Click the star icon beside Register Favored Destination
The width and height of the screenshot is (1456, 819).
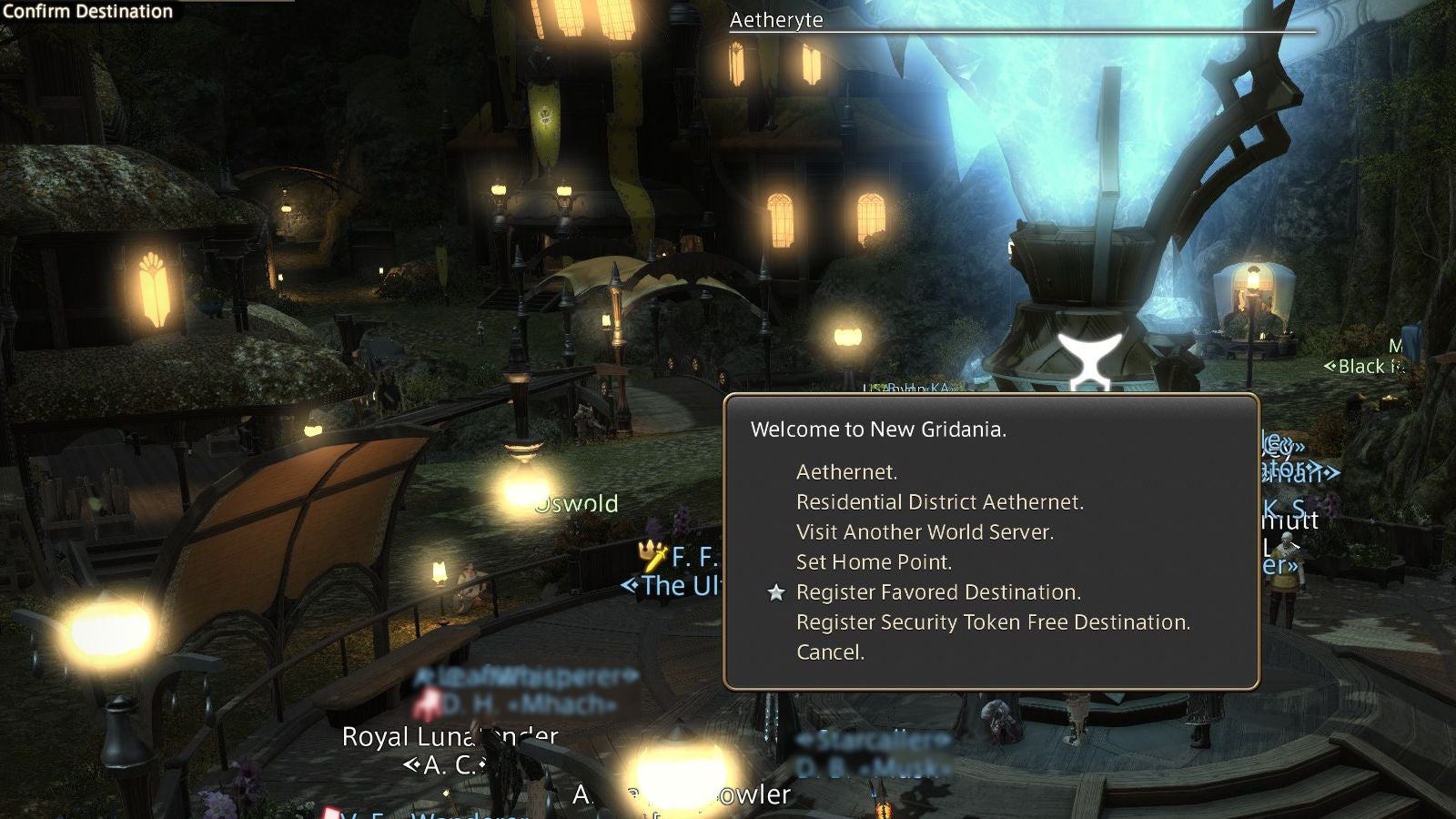pos(775,592)
